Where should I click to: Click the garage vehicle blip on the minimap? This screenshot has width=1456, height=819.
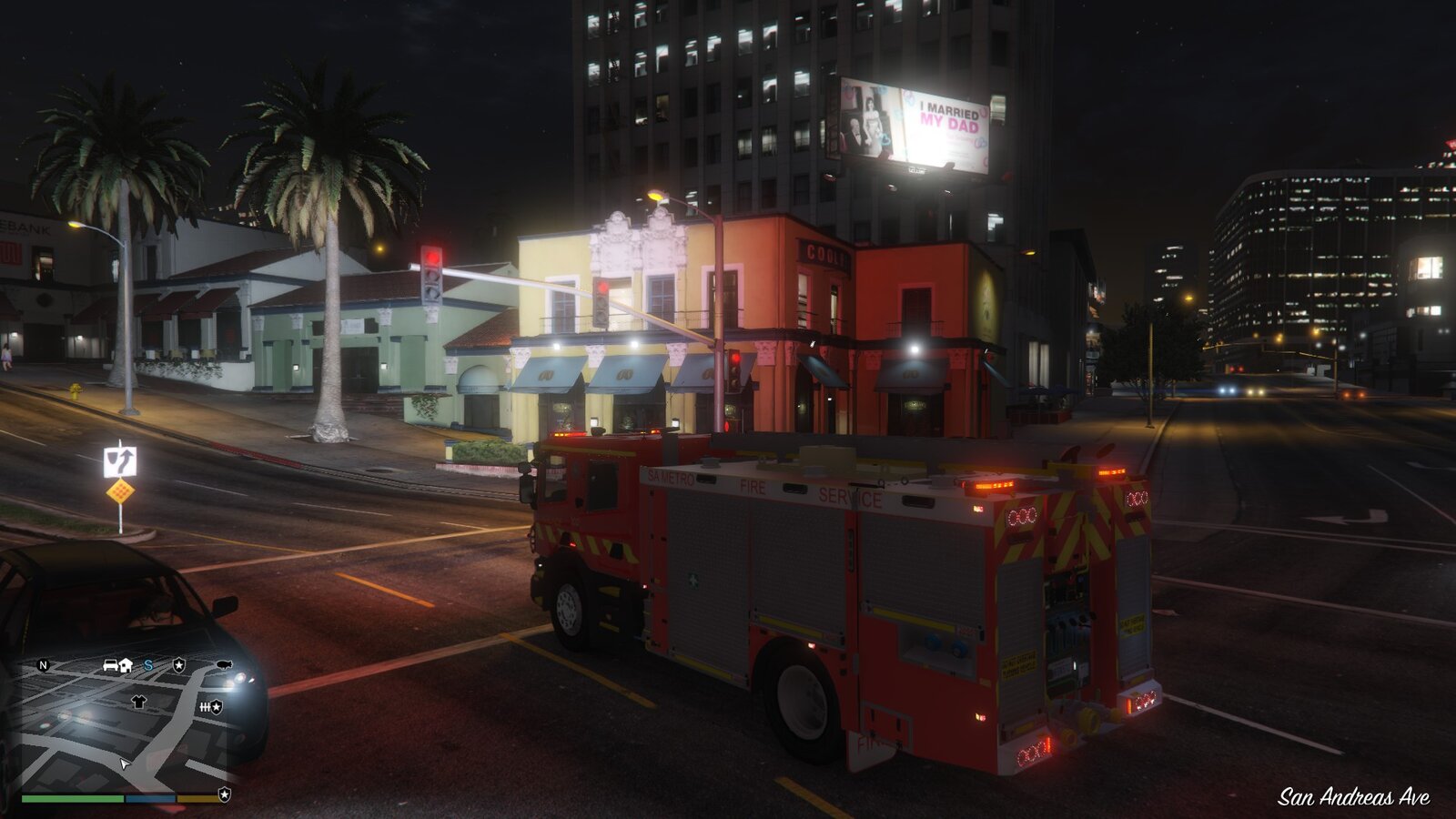pos(110,667)
